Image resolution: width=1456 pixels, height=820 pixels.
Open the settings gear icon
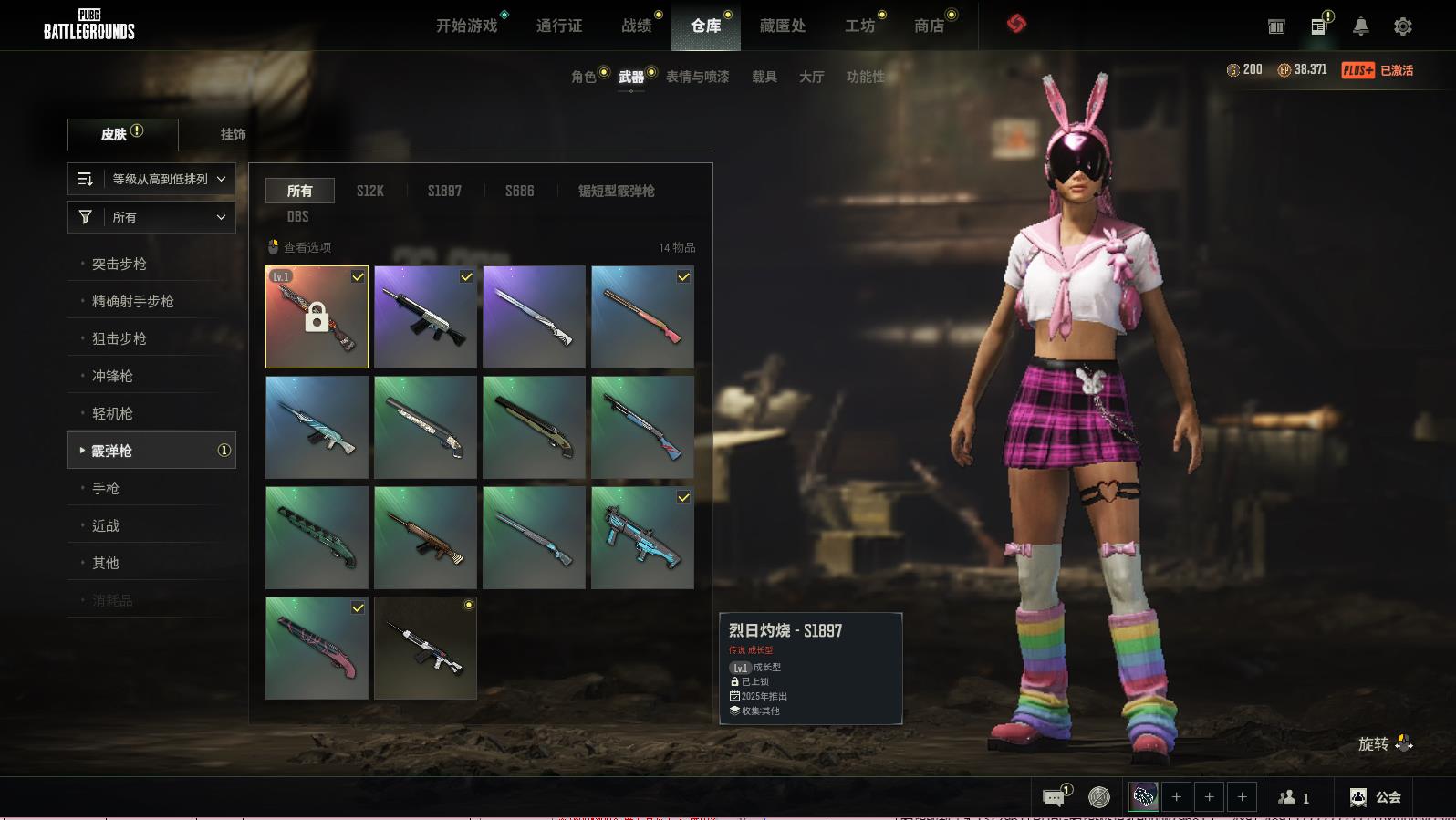[1402, 26]
